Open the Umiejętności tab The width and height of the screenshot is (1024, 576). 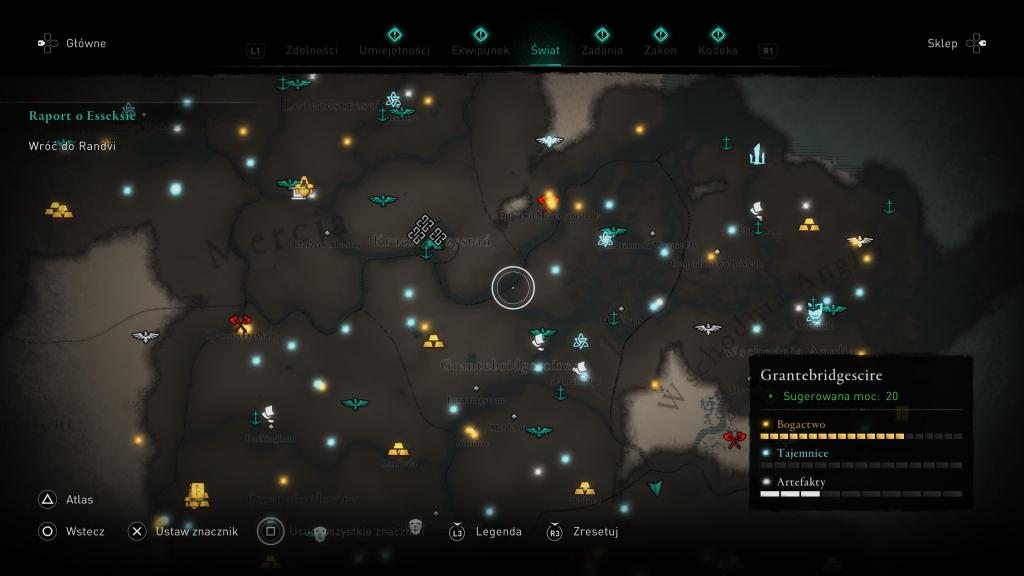click(394, 50)
